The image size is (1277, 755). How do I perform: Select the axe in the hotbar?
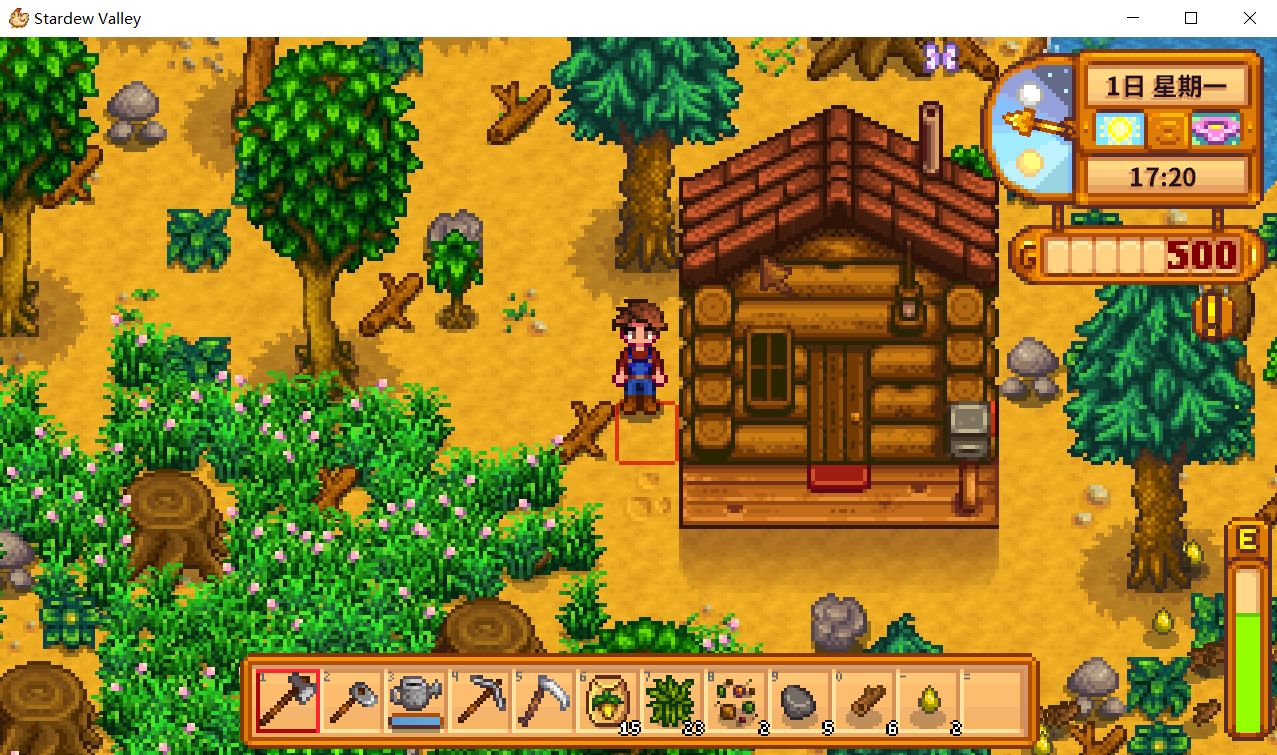click(288, 701)
